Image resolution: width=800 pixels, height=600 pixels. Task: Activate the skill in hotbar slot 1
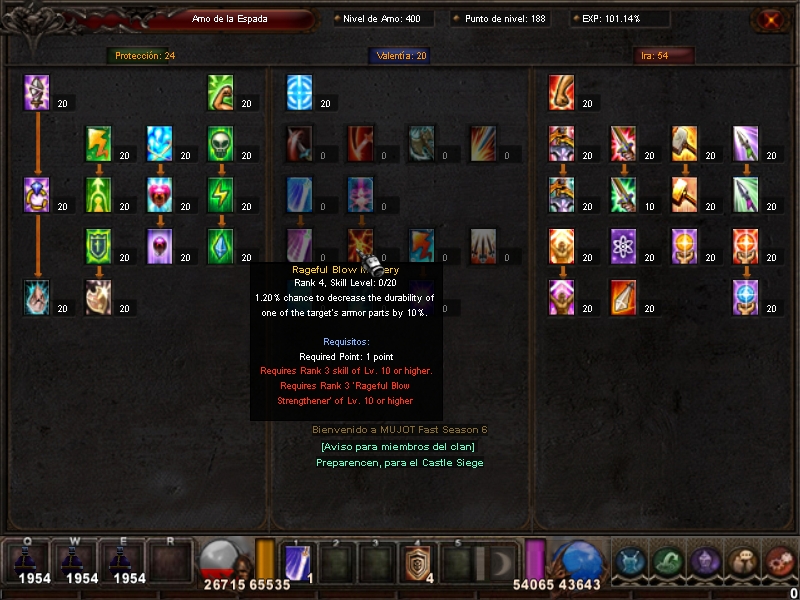tap(298, 564)
